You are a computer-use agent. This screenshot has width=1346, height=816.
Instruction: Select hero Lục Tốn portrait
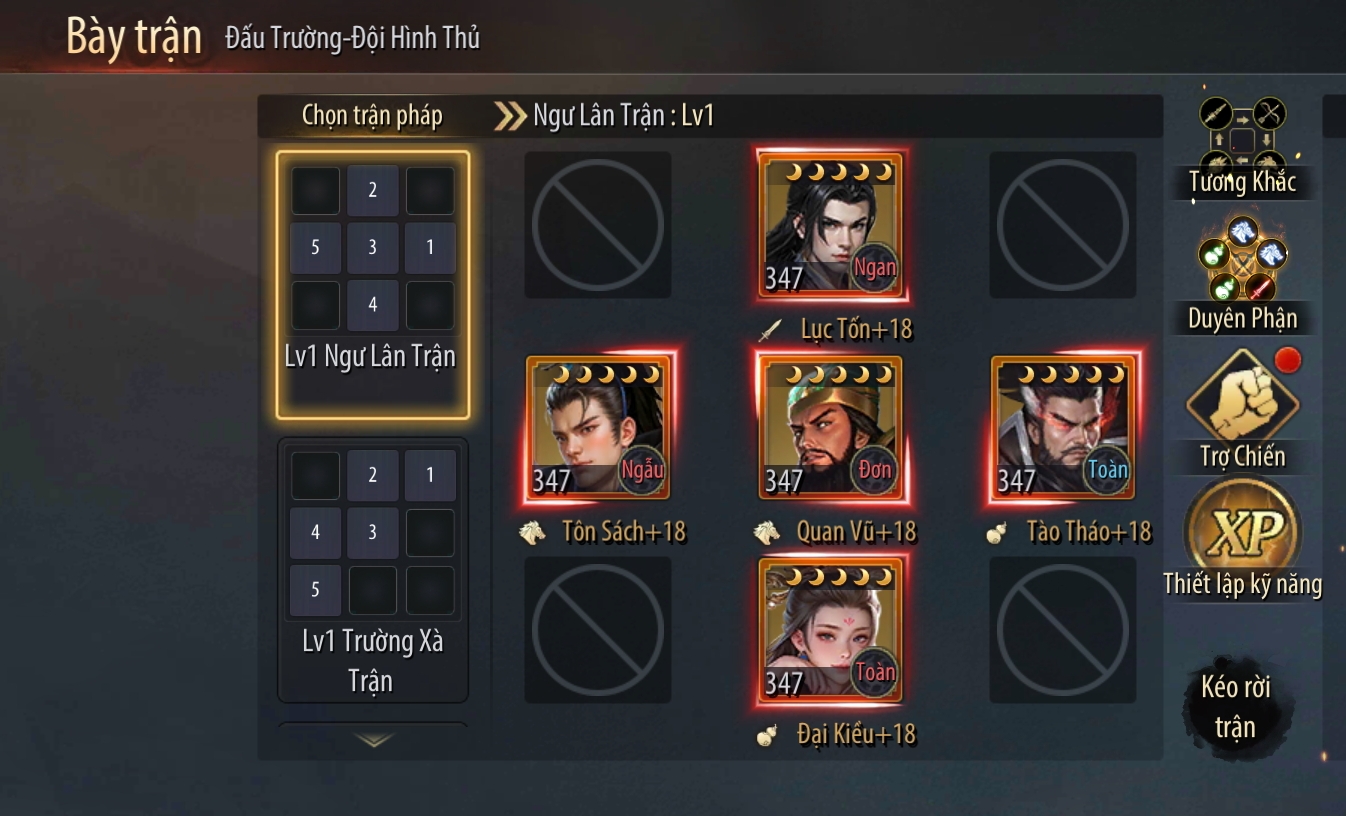(x=831, y=227)
